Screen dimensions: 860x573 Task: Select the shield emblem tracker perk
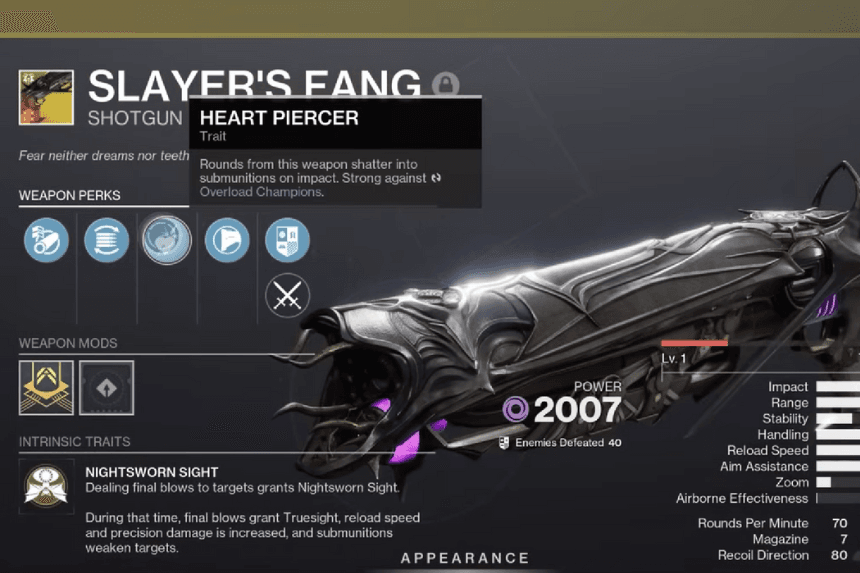coord(287,241)
